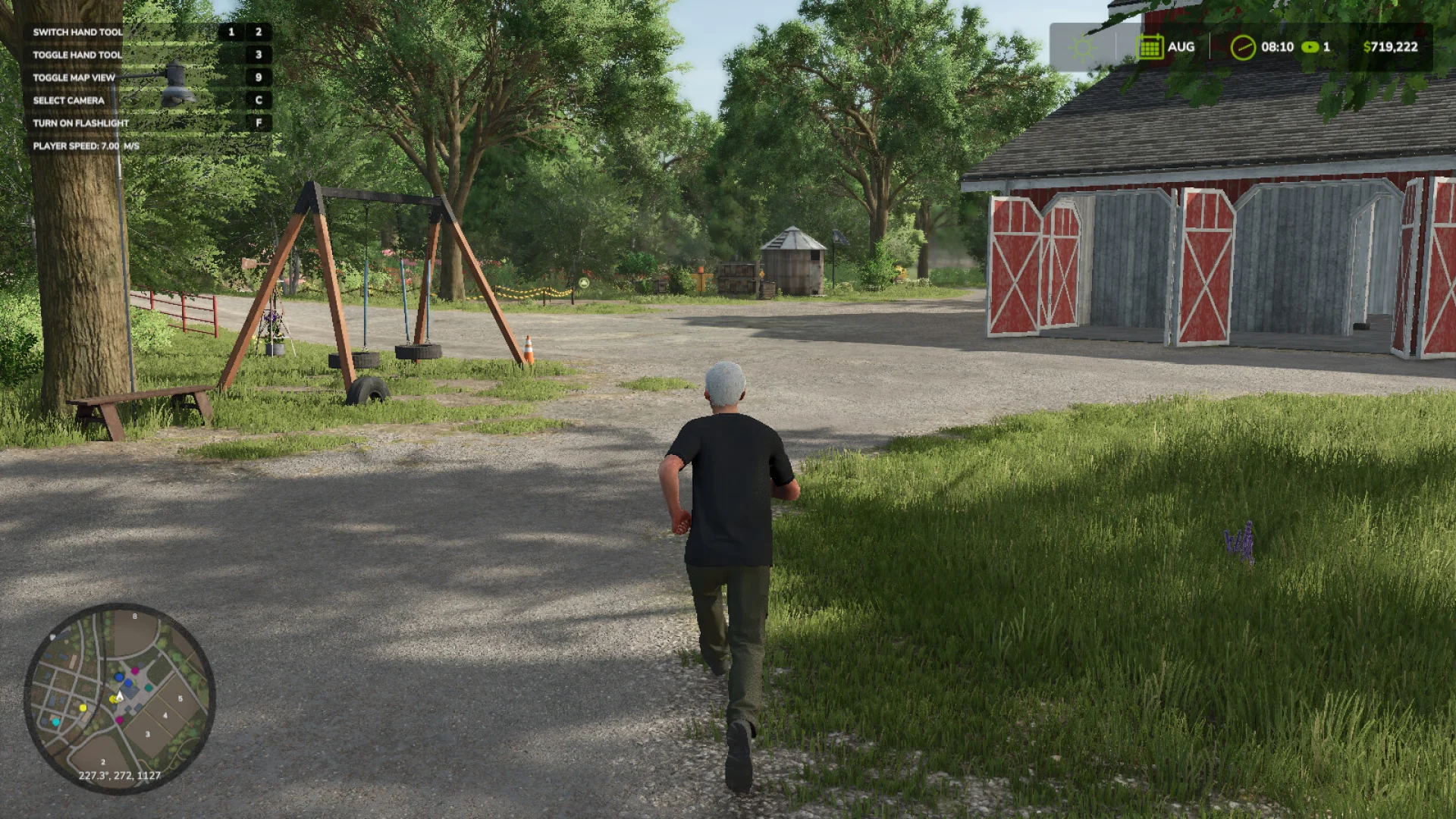The height and width of the screenshot is (819, 1456).
Task: Select the AUG month label
Action: [x=1183, y=47]
